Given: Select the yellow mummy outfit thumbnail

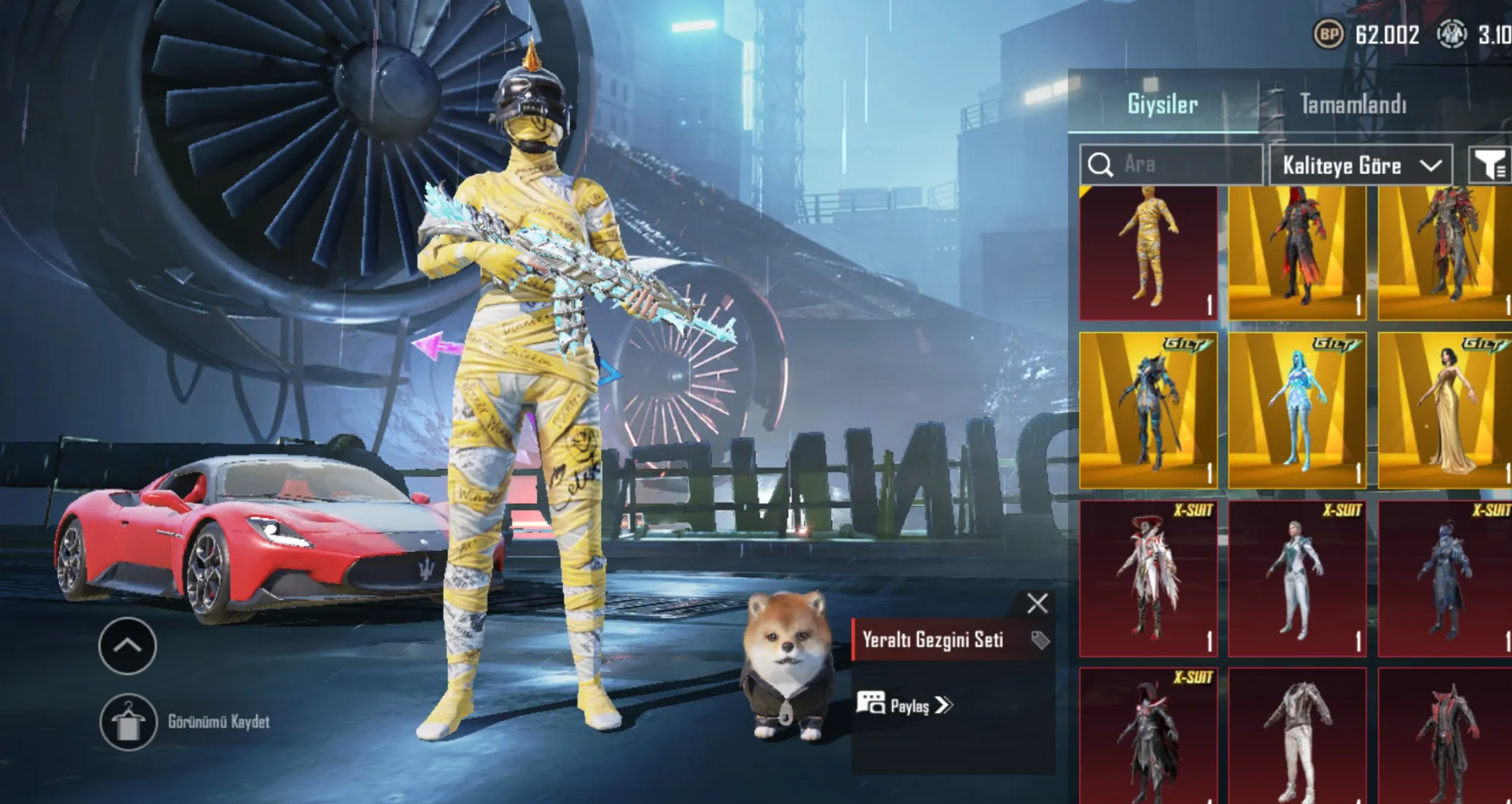Looking at the screenshot, I should (1148, 253).
